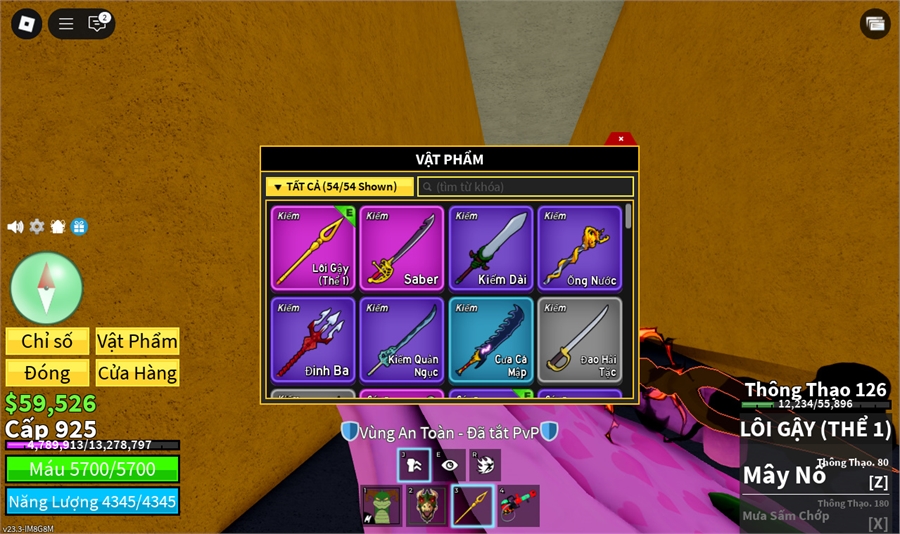Viewport: 900px width, 534px height.
Task: Select the Cưa Cá Mập sword
Action: pos(491,339)
